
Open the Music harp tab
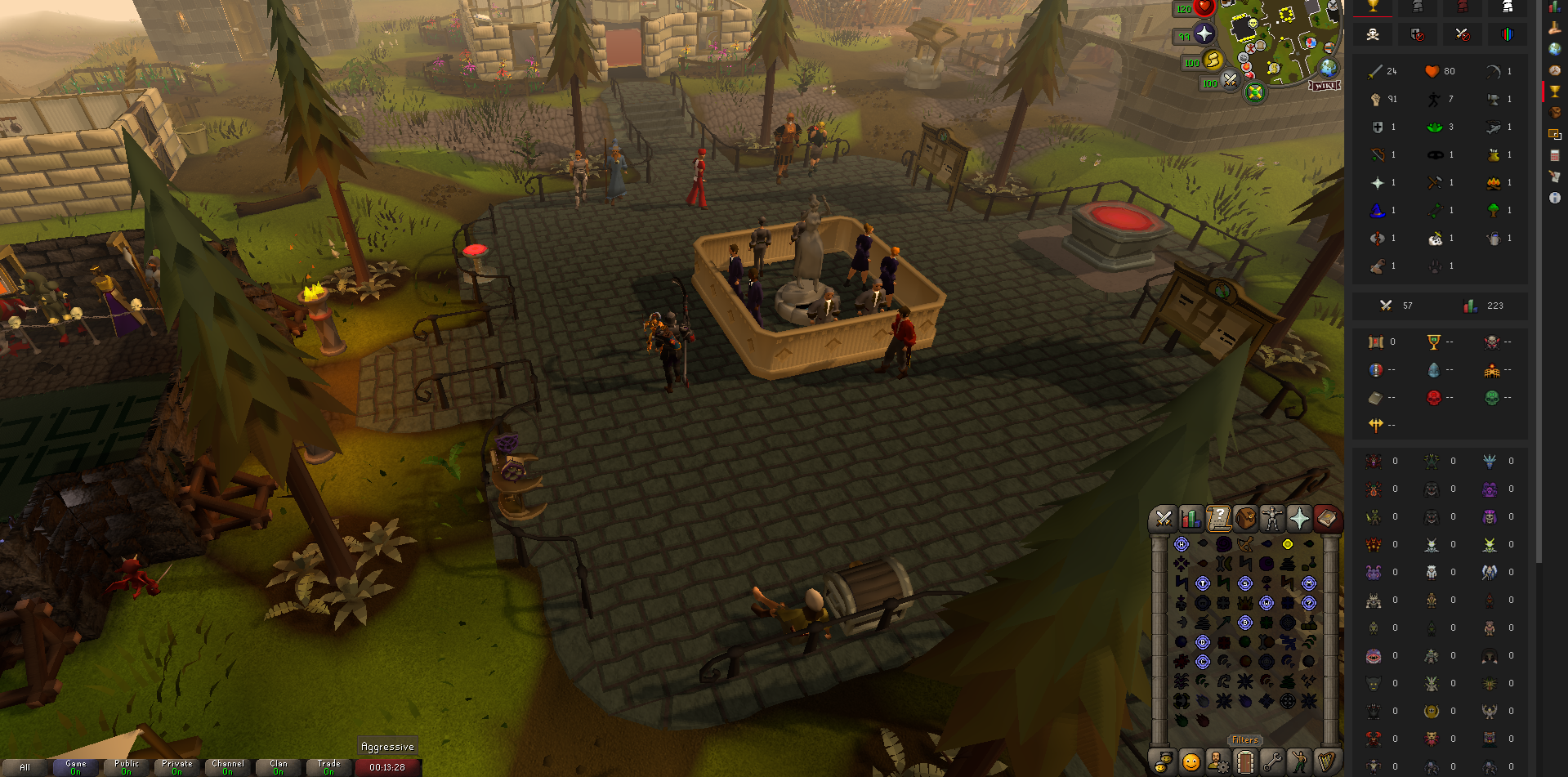tap(1327, 762)
